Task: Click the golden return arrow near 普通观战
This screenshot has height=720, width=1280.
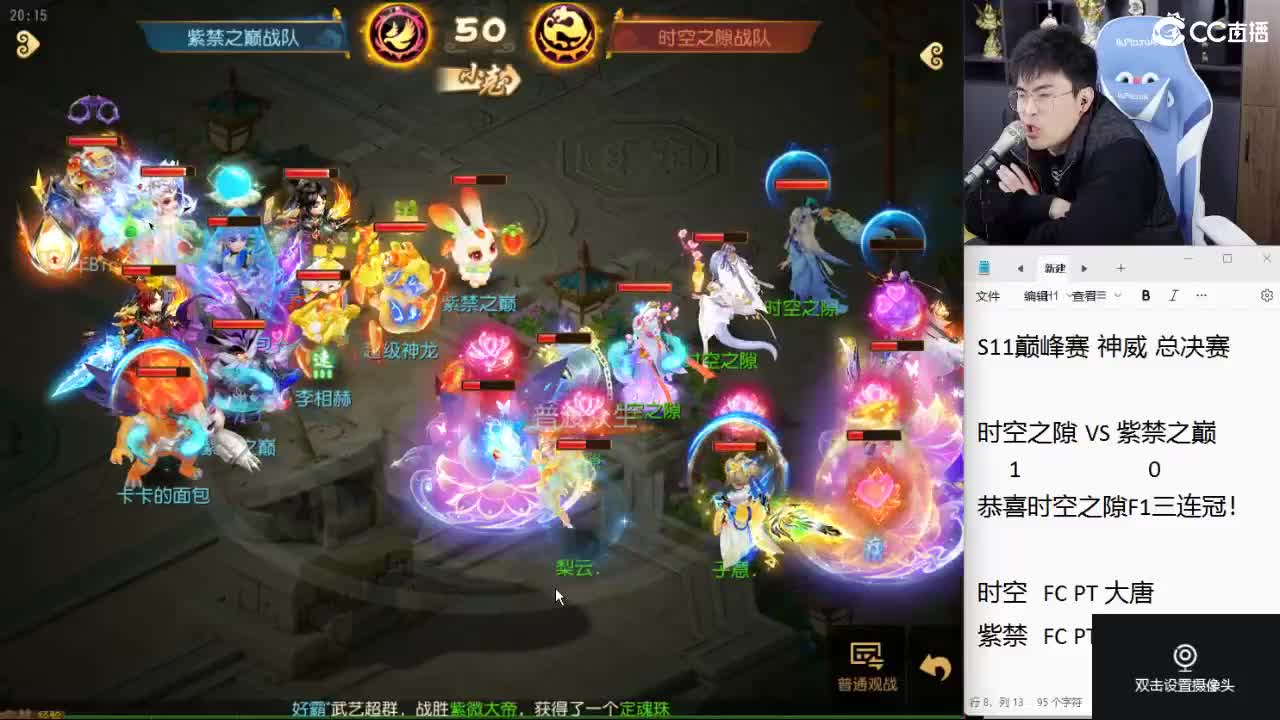Action: click(x=933, y=664)
